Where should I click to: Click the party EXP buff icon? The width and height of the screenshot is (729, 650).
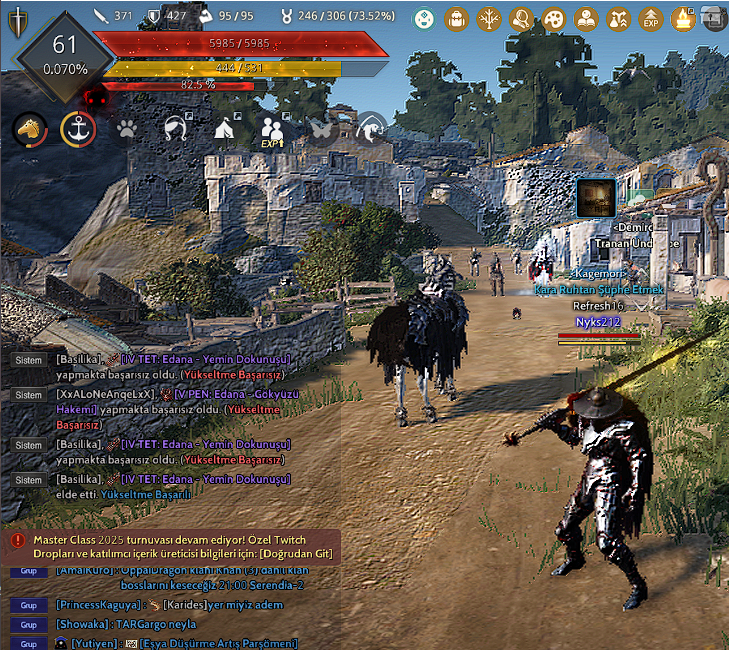point(273,130)
